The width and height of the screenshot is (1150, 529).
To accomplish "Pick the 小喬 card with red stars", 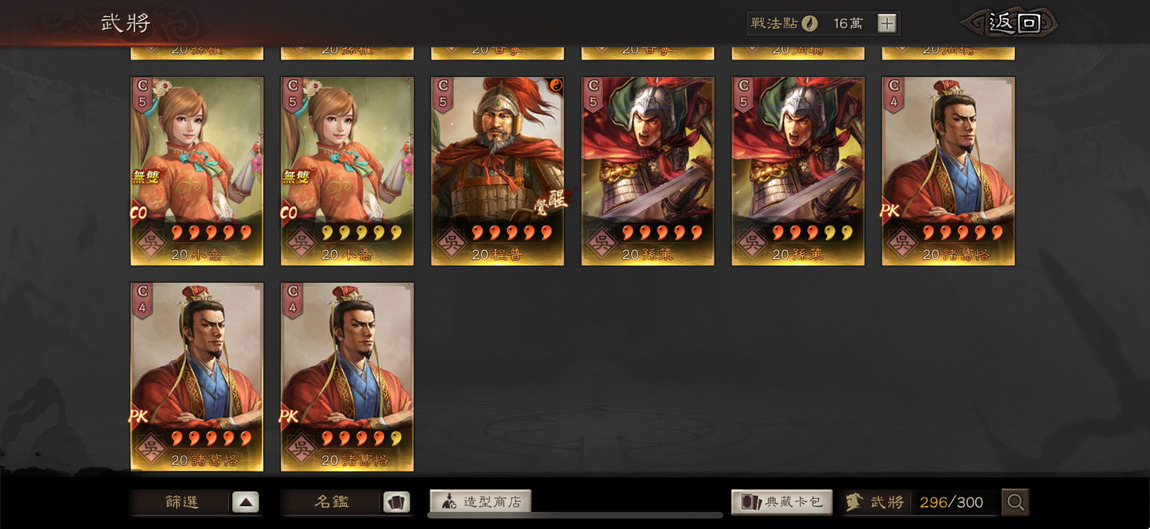I will (197, 170).
